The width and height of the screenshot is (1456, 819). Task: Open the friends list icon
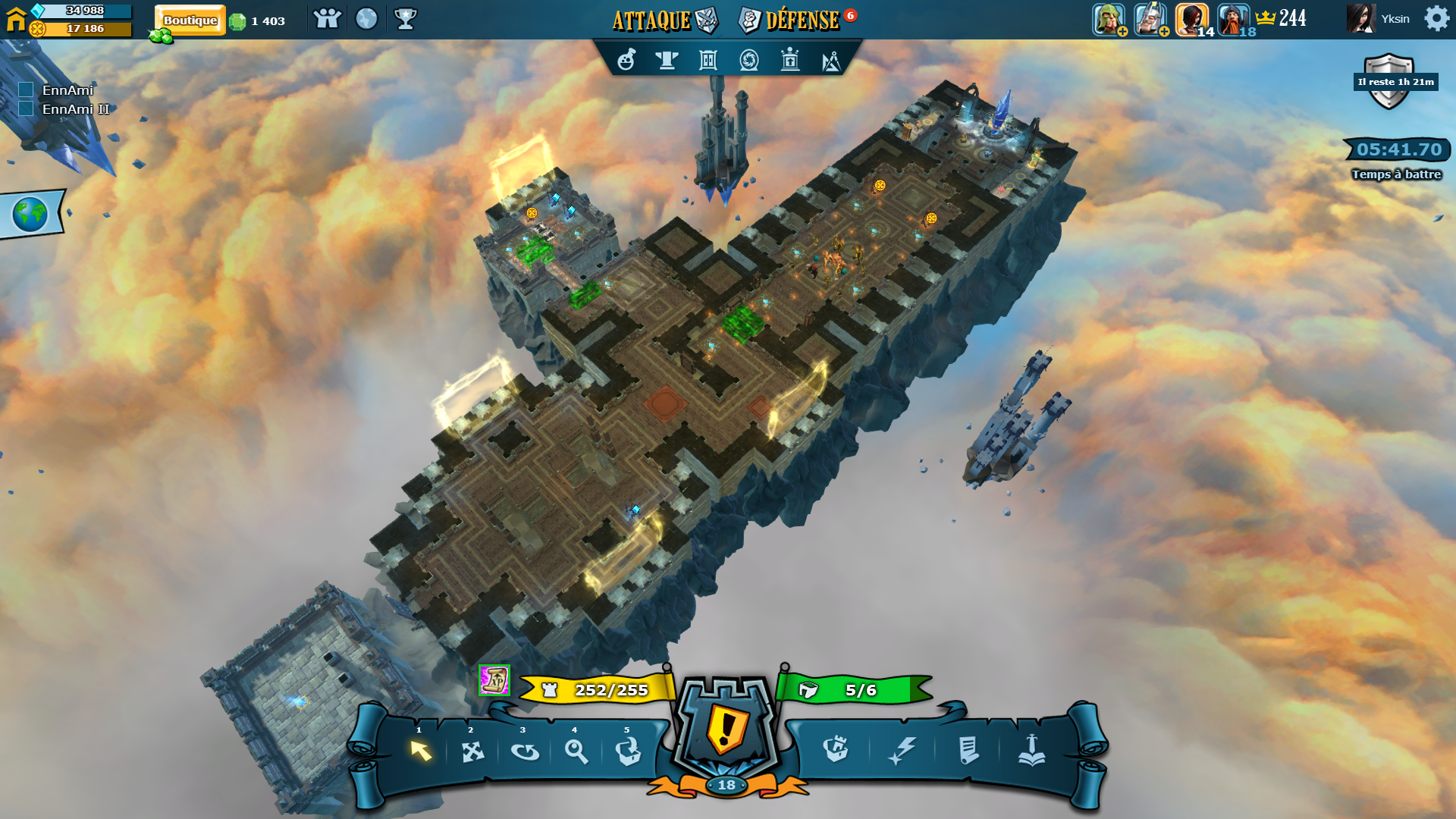click(x=327, y=19)
